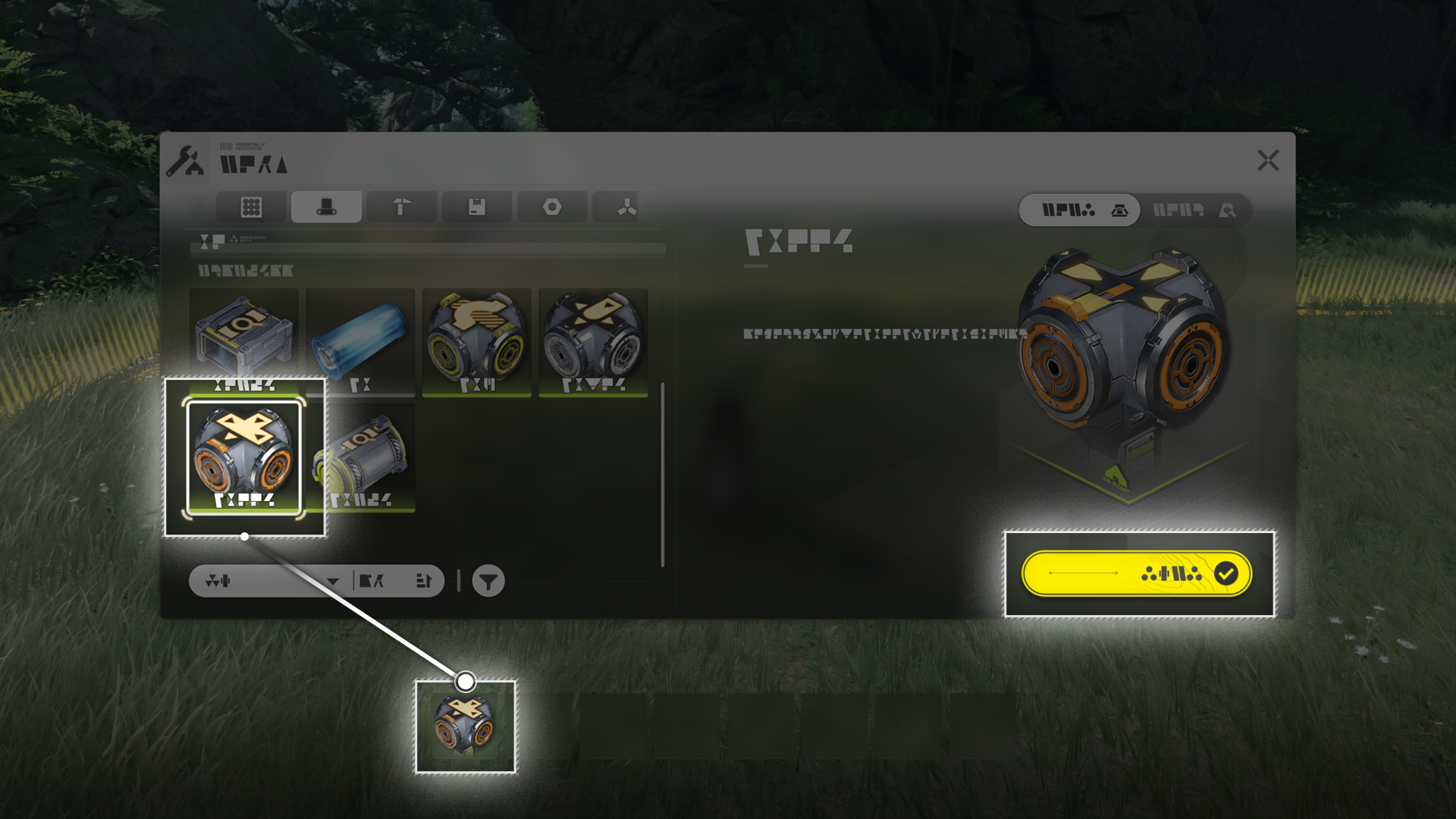Open the three-blade fan tab
The height and width of the screenshot is (819, 1456).
click(x=626, y=207)
